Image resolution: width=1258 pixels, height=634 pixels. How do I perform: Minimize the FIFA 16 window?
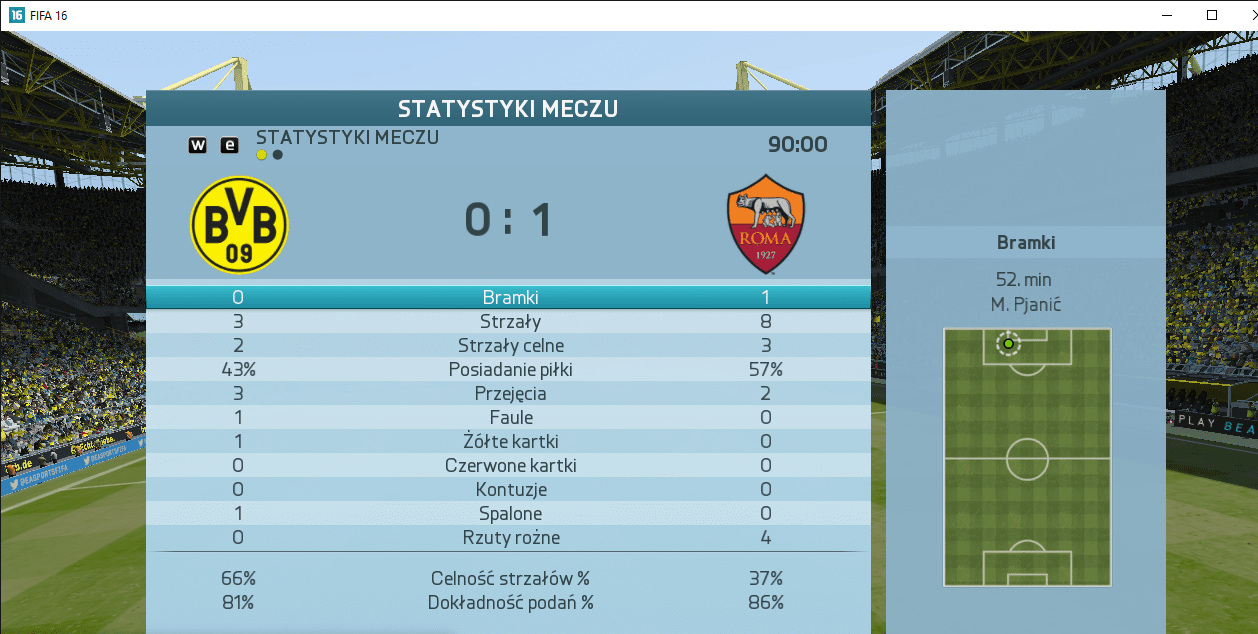1165,15
